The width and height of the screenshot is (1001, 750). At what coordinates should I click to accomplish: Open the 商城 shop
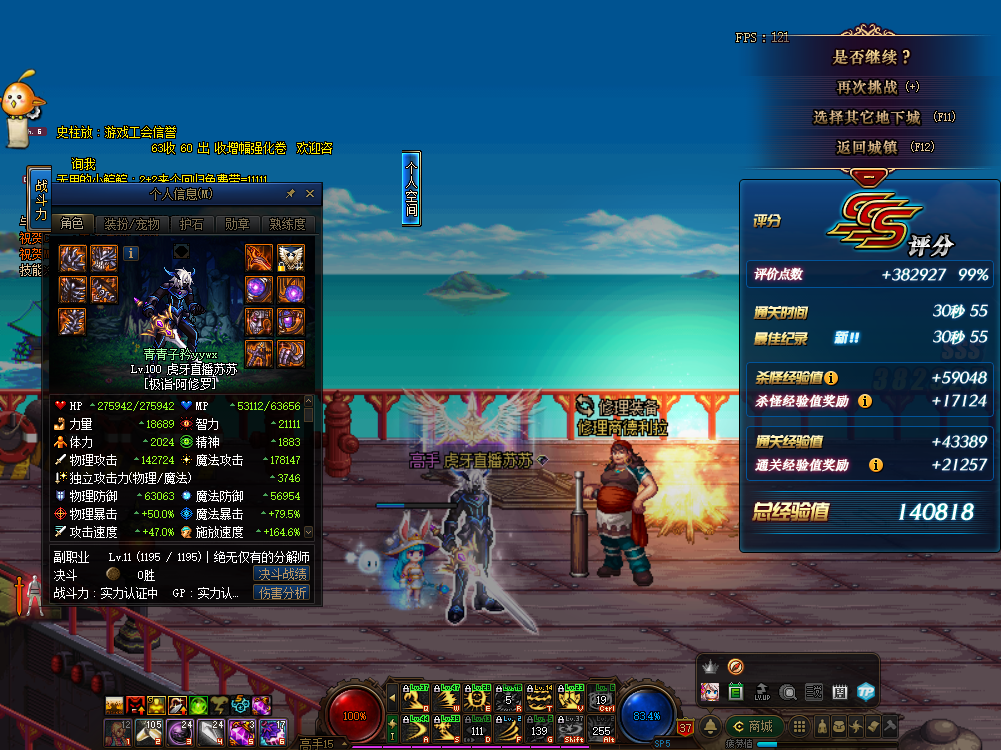pyautogui.click(x=754, y=726)
